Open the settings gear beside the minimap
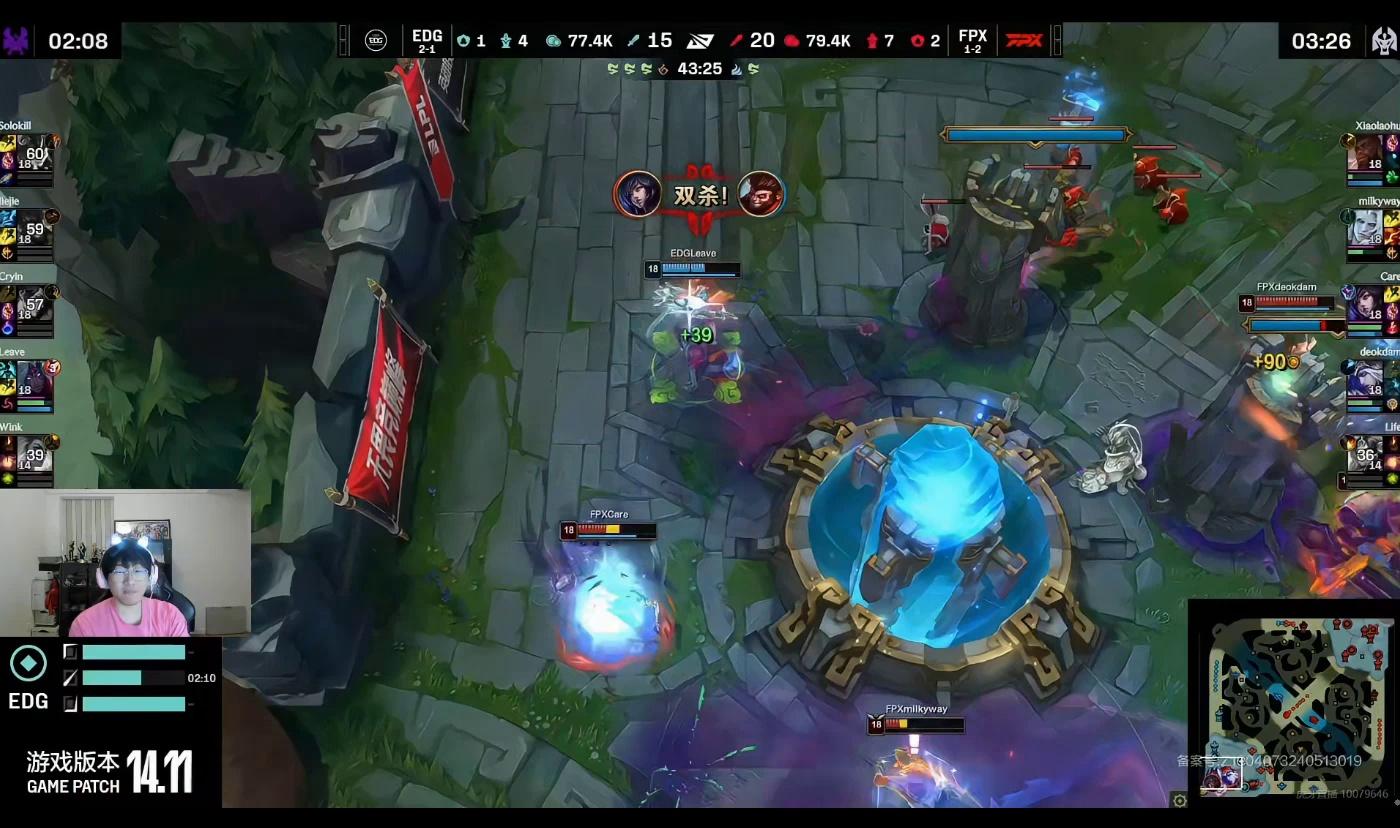 pyautogui.click(x=1180, y=800)
